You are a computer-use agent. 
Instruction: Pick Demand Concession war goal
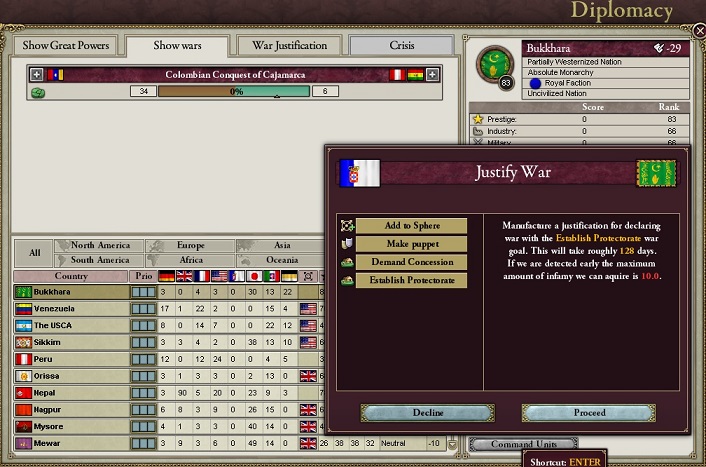click(x=411, y=262)
